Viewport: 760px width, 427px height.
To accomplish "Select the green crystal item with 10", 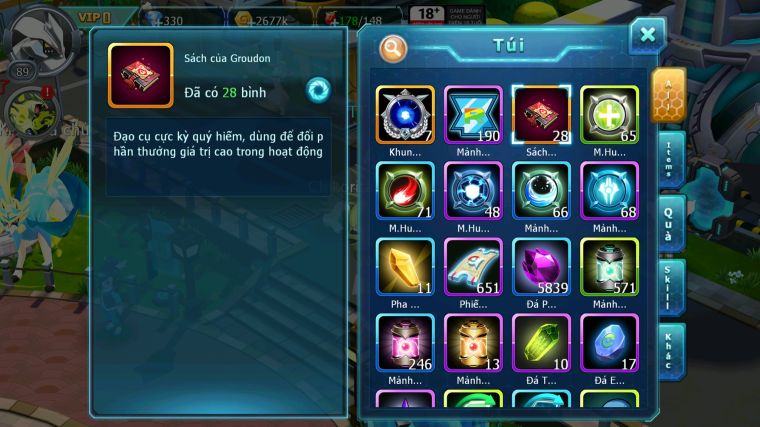I will [541, 342].
